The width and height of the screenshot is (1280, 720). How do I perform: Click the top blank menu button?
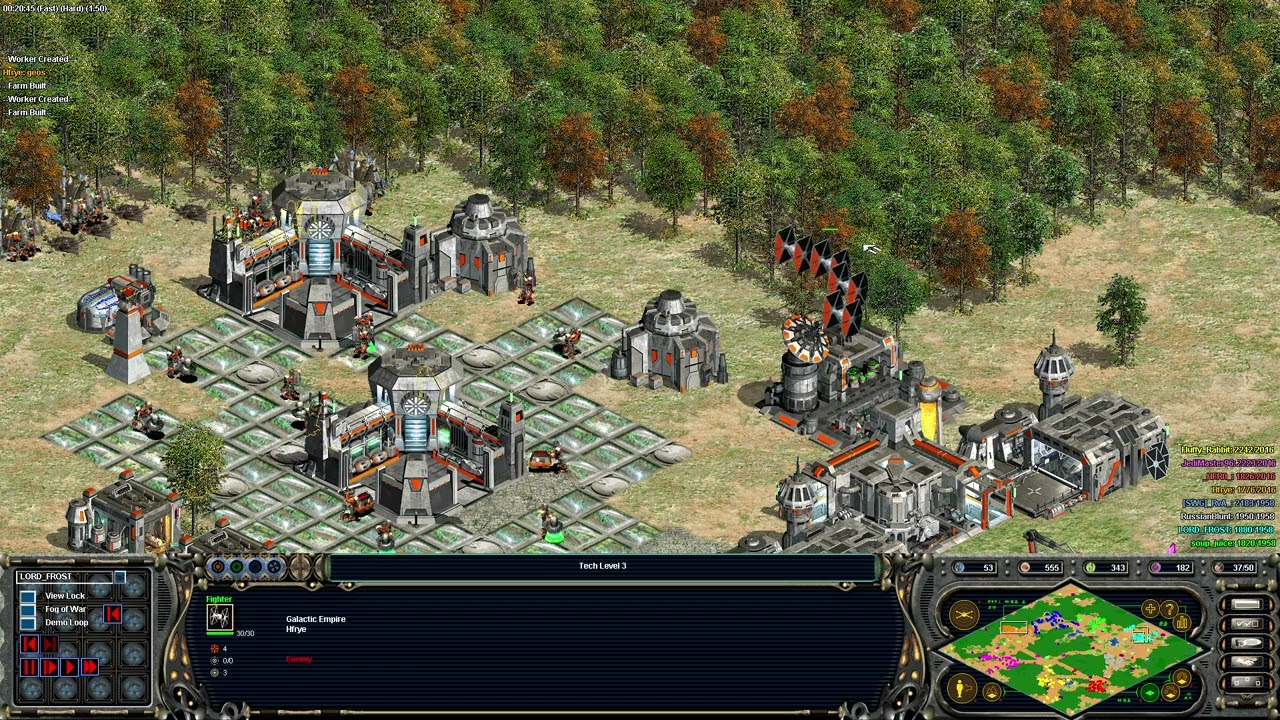point(1246,605)
